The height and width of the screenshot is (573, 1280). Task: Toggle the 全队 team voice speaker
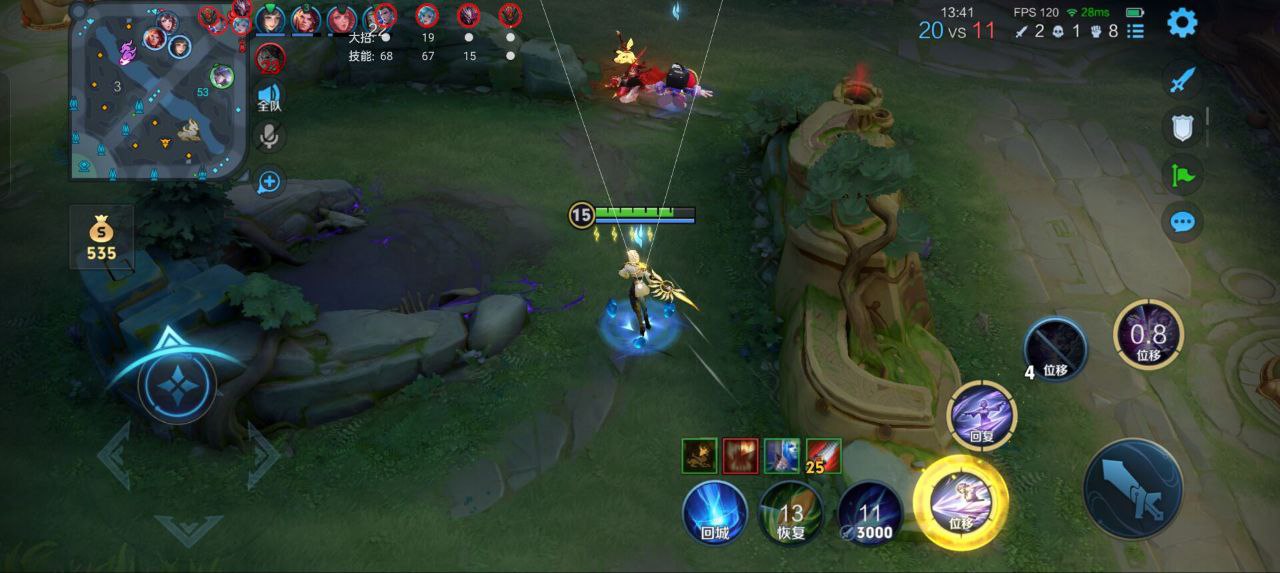270,96
